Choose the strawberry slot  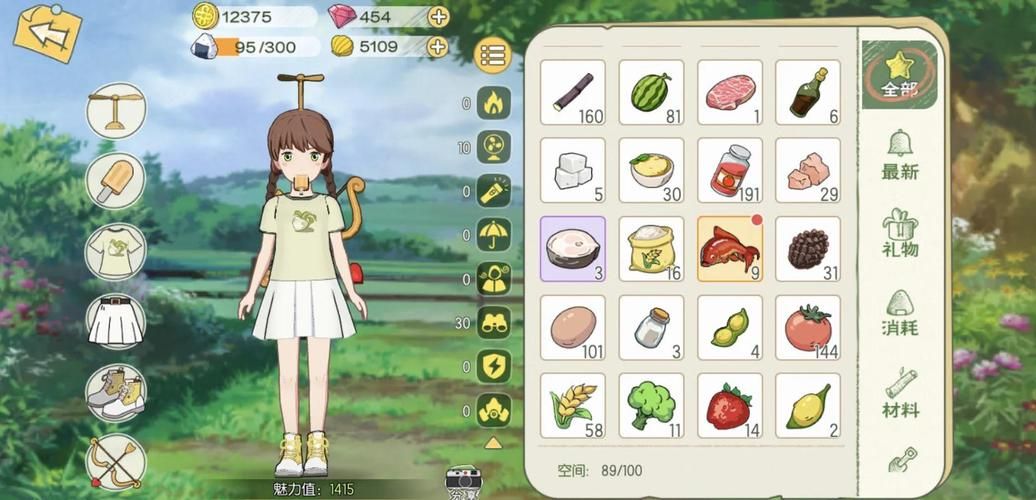(729, 405)
